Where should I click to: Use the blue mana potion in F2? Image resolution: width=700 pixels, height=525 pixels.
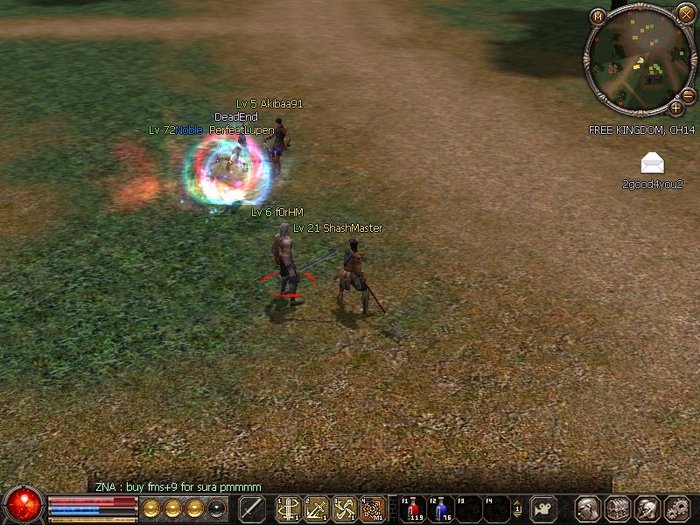tap(441, 508)
